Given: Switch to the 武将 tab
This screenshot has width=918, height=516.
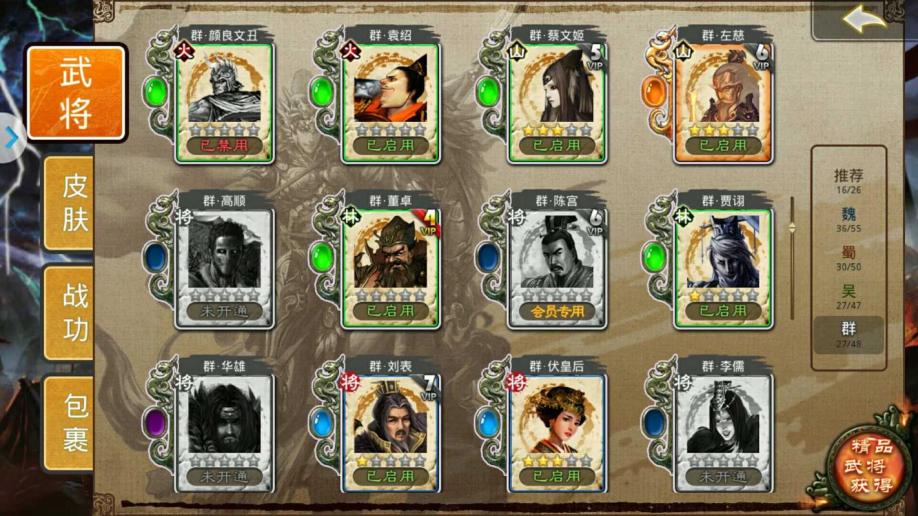Looking at the screenshot, I should click(x=76, y=93).
